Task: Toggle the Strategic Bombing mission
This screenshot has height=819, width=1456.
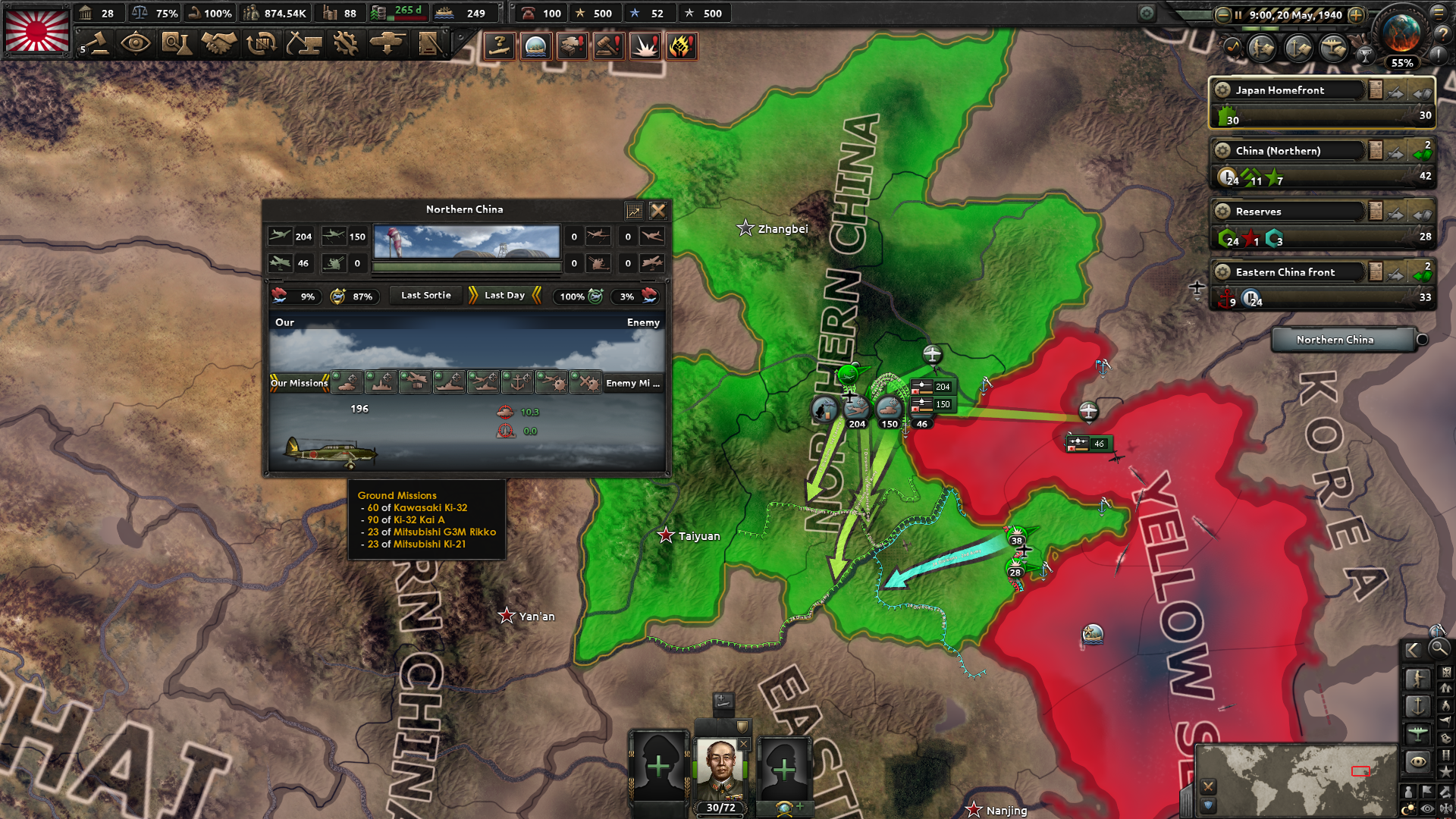Action: coord(381,383)
